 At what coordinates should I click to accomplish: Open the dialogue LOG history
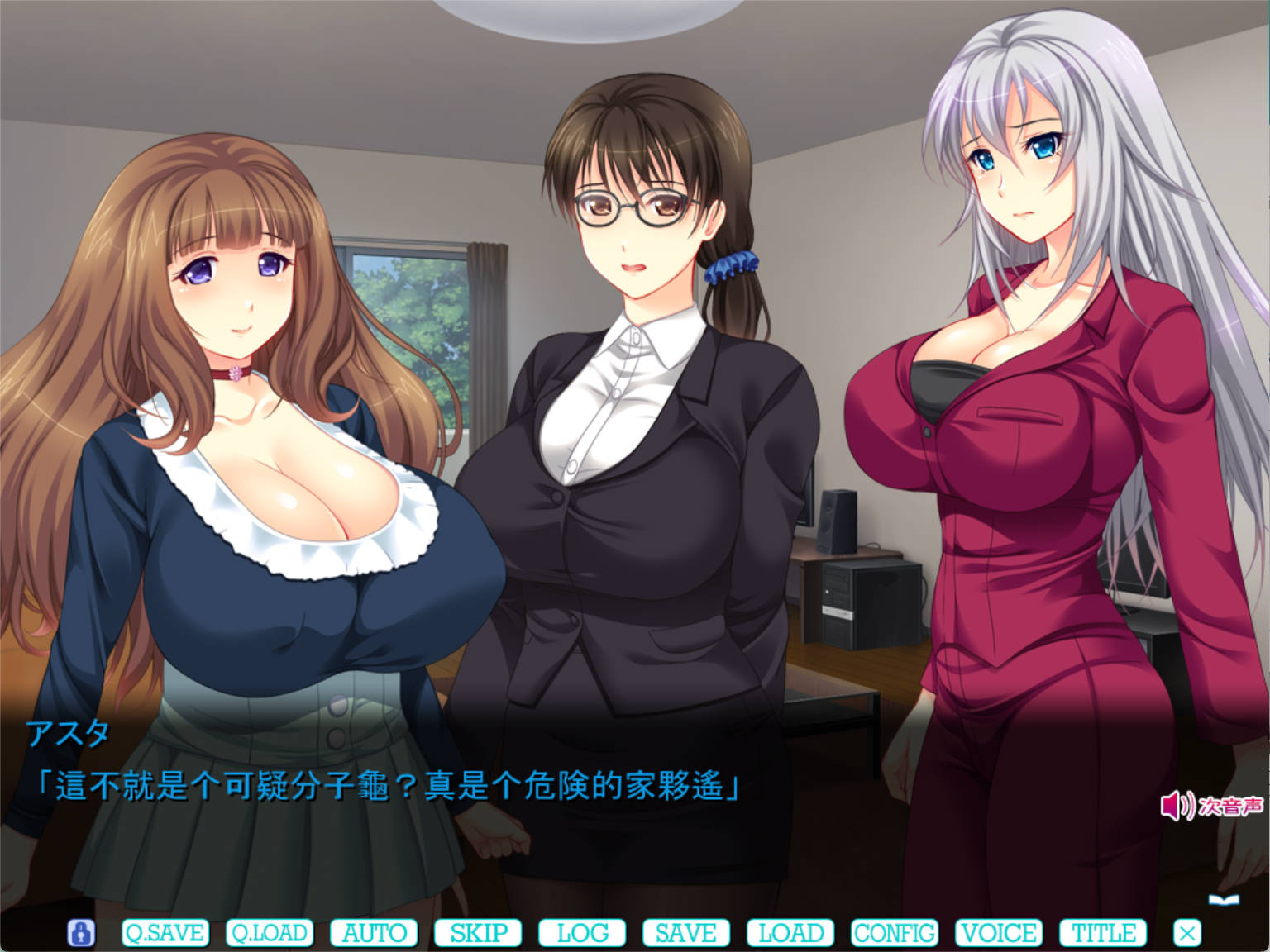point(582,933)
